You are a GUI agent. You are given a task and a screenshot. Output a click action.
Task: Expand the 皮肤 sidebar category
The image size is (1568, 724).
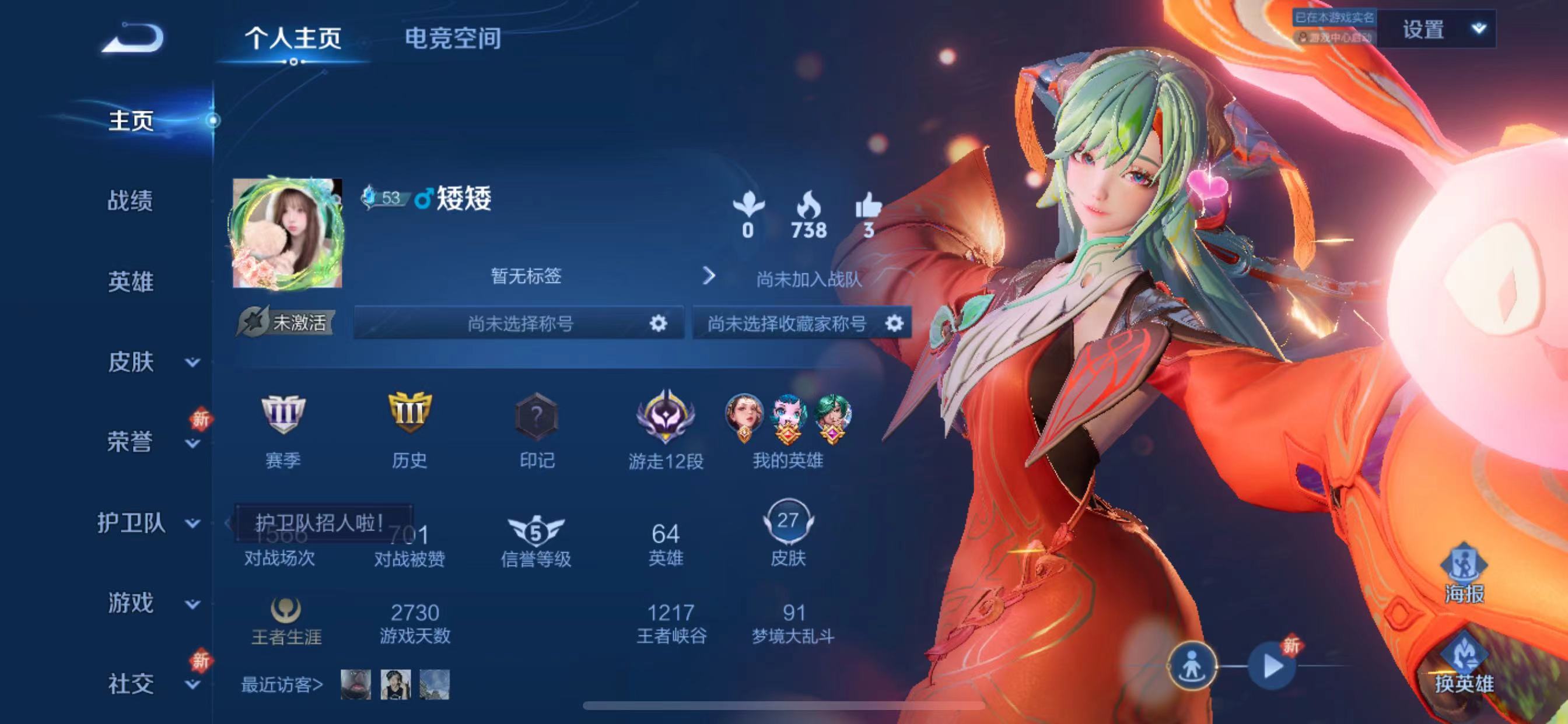tap(151, 362)
